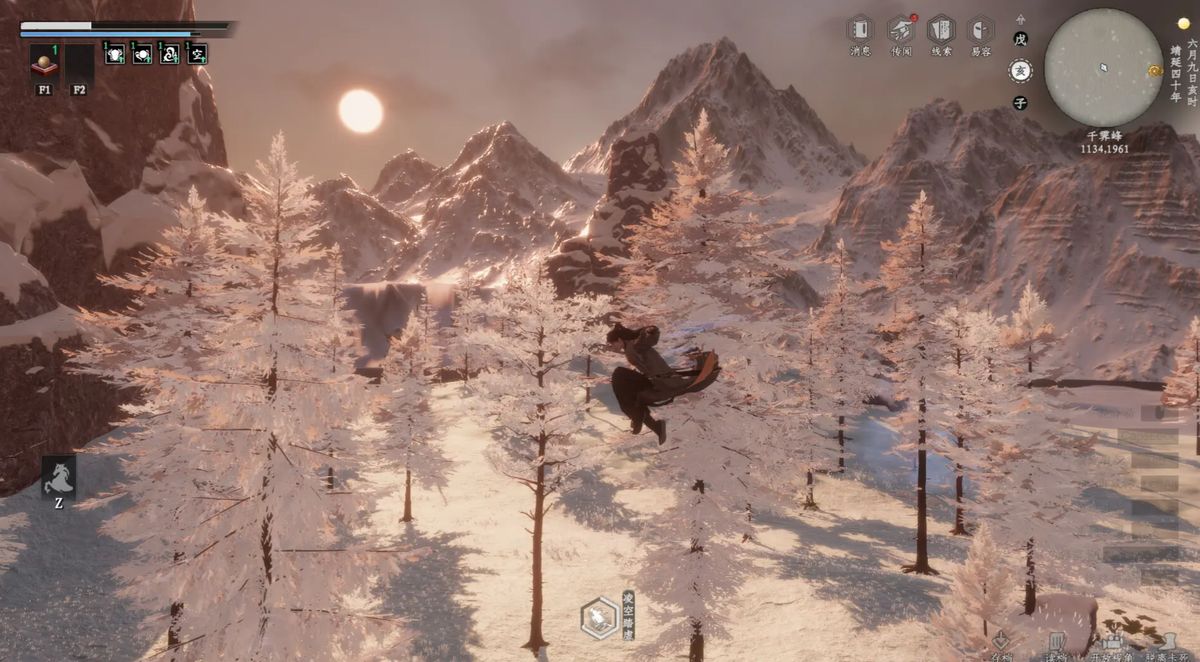Click the 空 status buff icon

click(197, 54)
